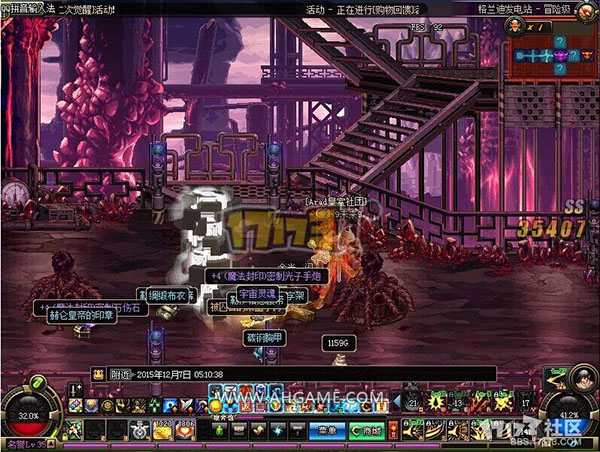Use the consumable slot showing 1806
This screenshot has width=600, height=452.
pyautogui.click(x=184, y=428)
